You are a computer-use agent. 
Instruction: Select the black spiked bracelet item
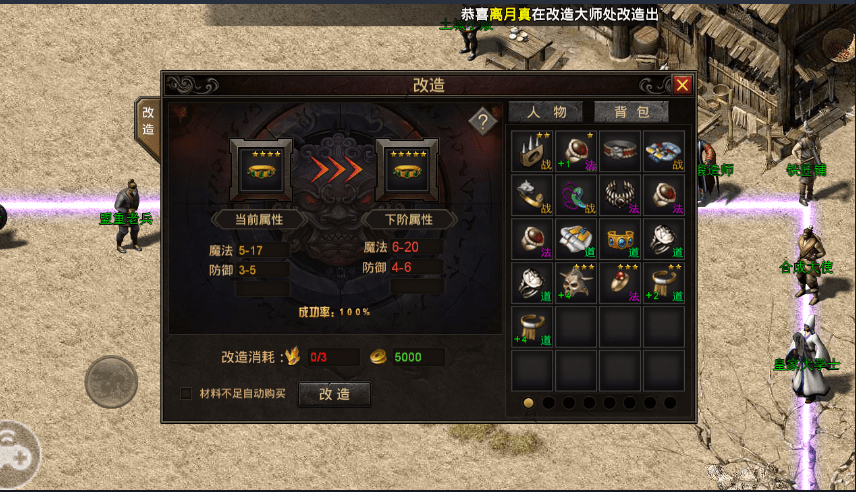[620, 195]
